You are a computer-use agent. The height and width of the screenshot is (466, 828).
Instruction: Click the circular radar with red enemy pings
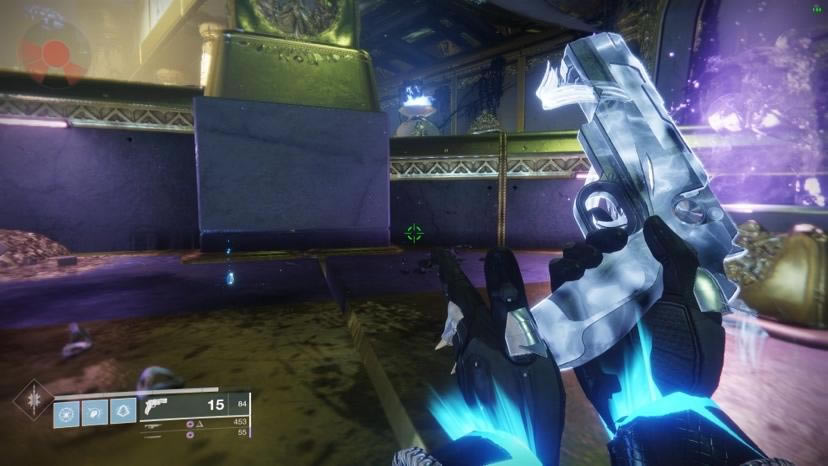click(x=54, y=52)
